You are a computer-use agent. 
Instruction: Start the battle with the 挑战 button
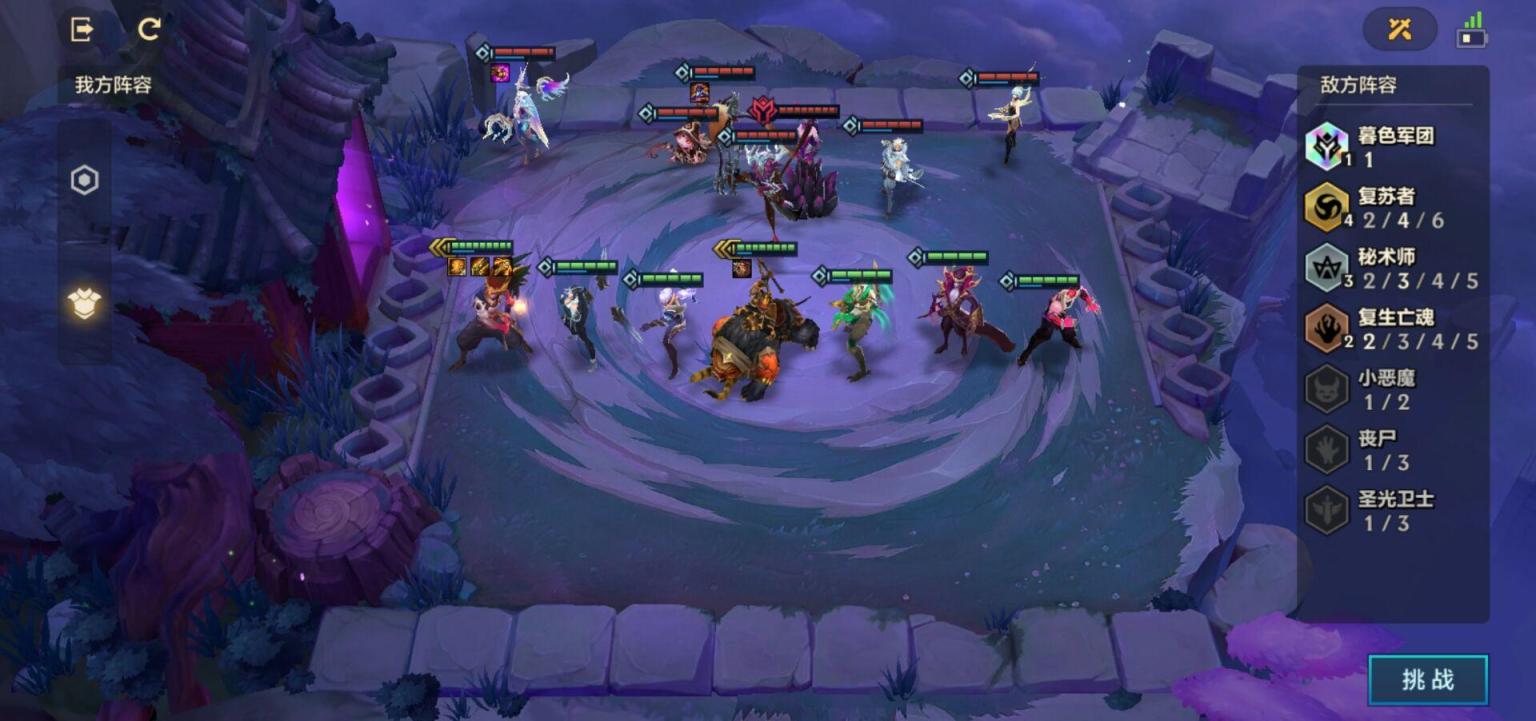coord(1427,680)
